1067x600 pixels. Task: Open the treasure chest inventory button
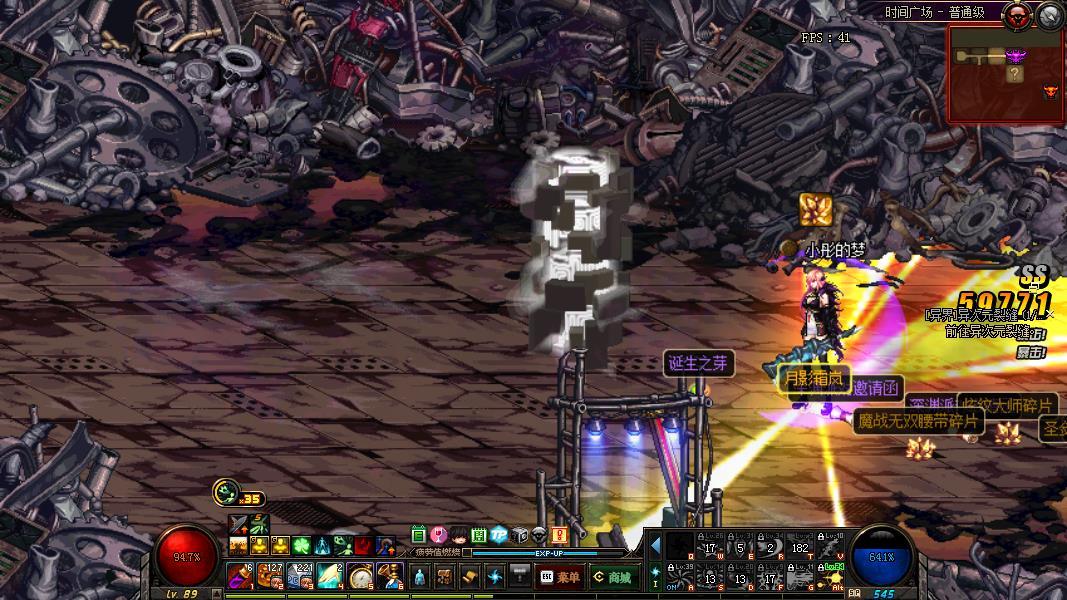point(445,576)
